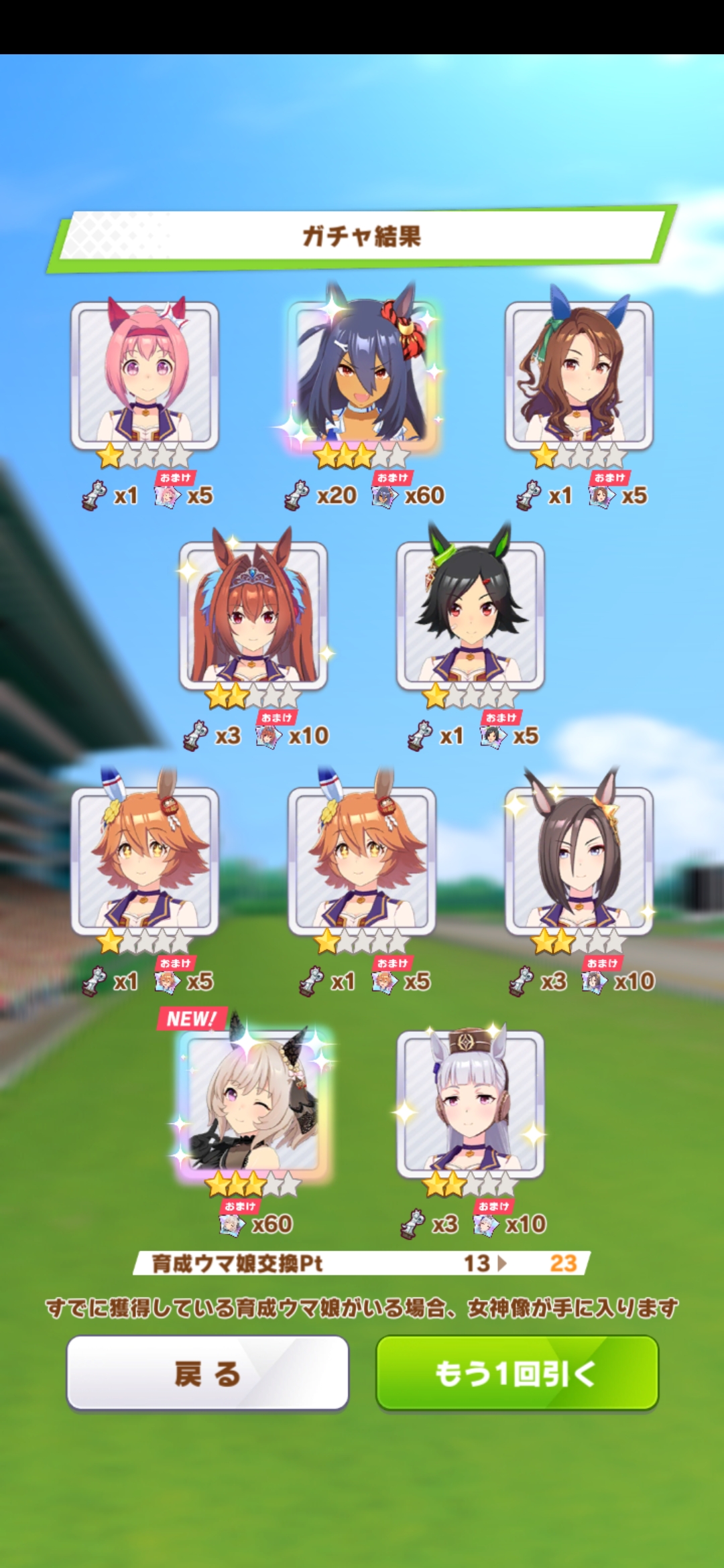Select the silver-haired Gold Ship portrait
724x1568 pixels.
pos(470,1103)
